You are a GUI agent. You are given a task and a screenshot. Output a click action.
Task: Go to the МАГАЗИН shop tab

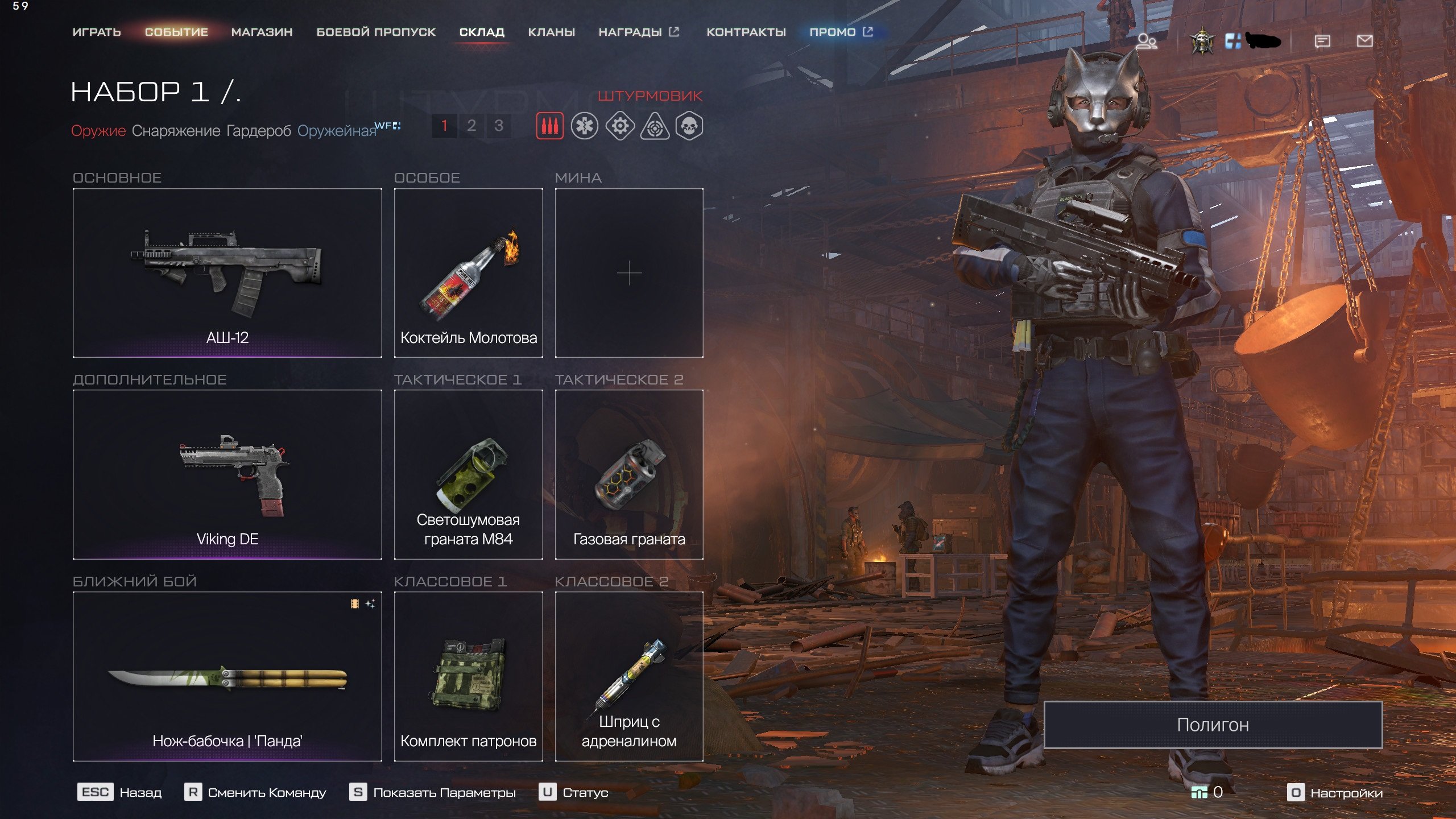click(262, 32)
